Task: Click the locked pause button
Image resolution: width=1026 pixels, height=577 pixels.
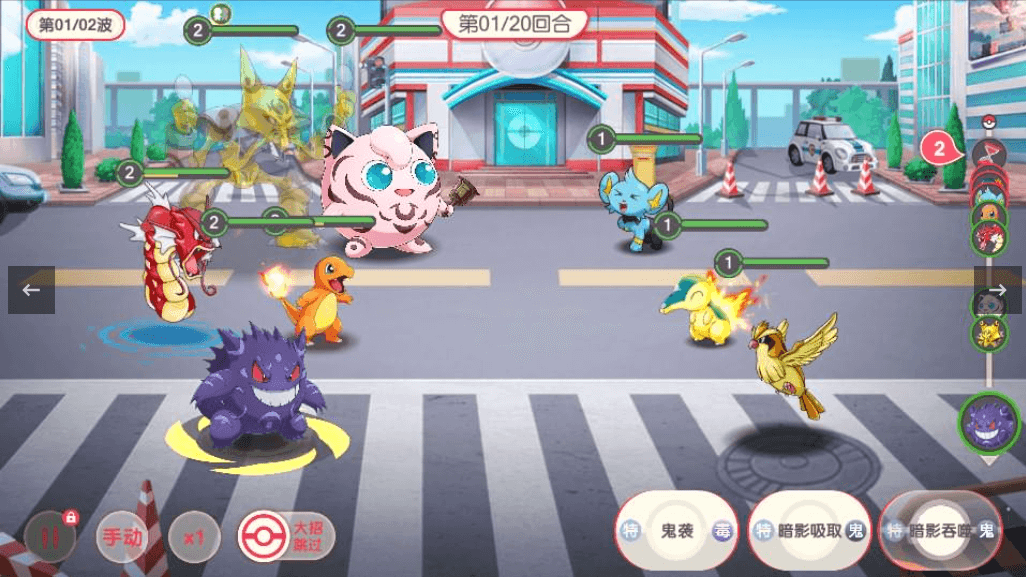Action: 50,536
